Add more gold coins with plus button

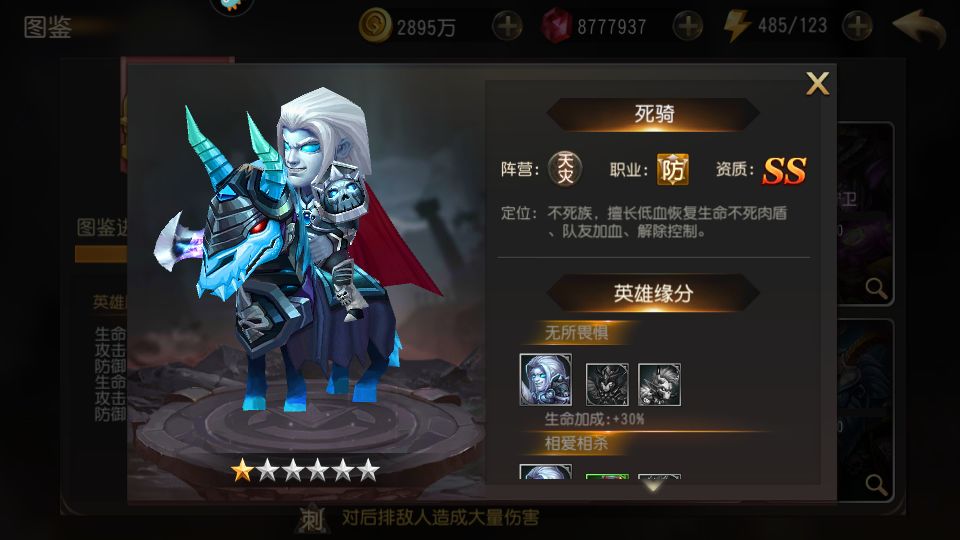point(507,26)
